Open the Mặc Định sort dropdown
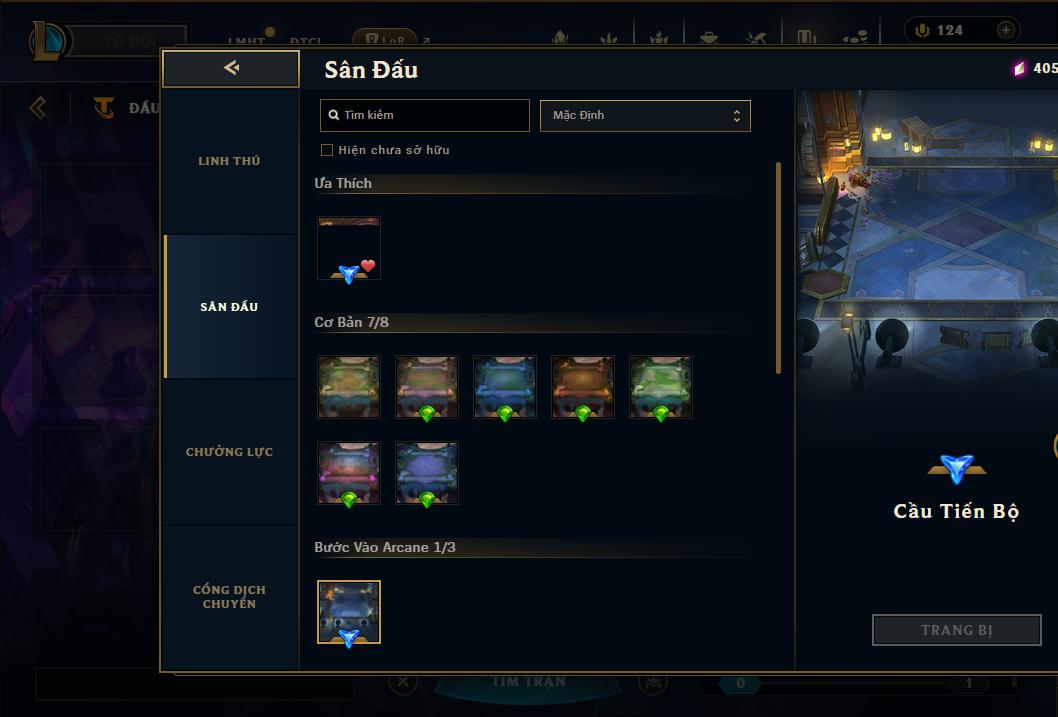The height and width of the screenshot is (717, 1058). click(x=645, y=115)
